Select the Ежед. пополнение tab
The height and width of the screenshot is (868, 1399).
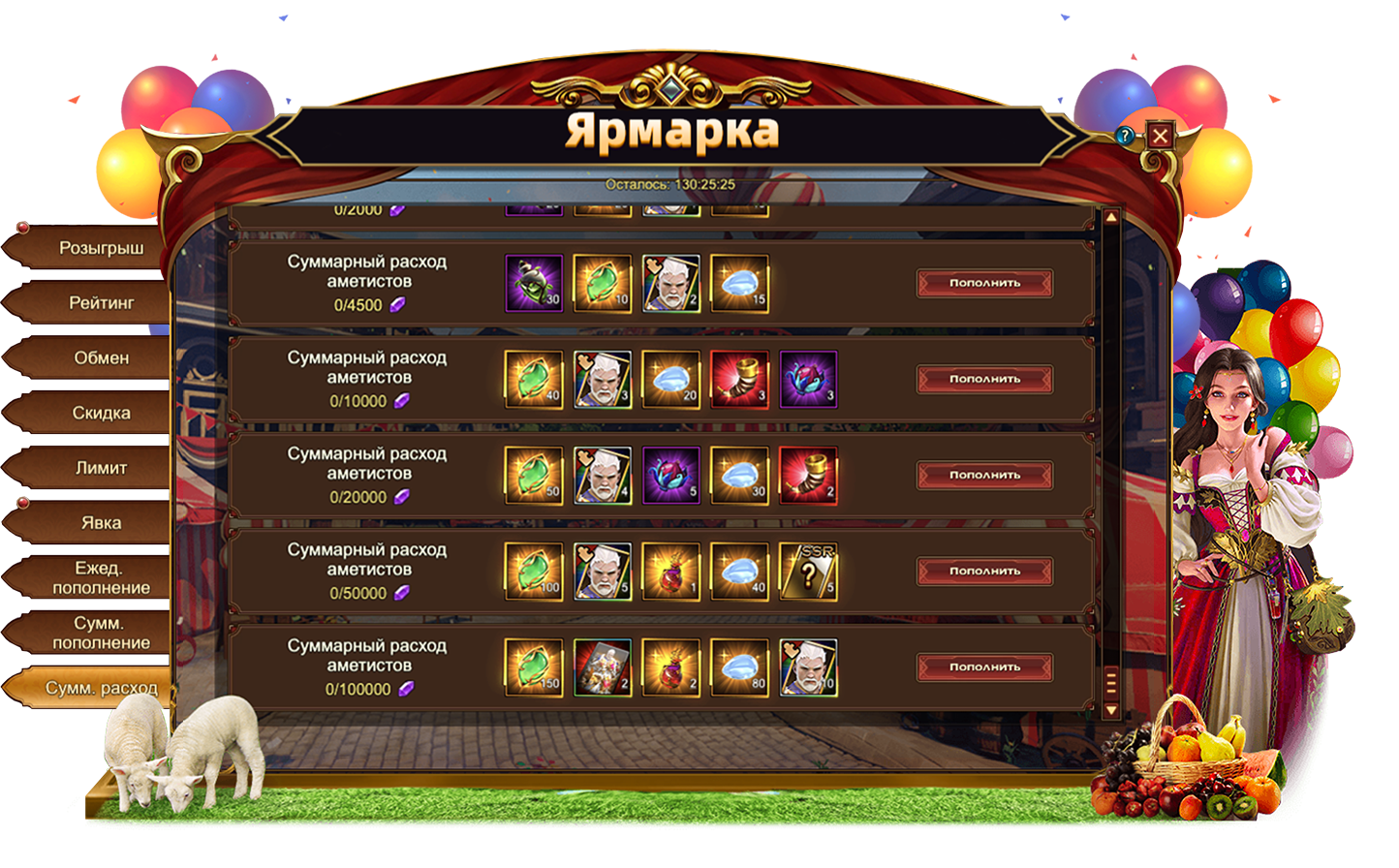point(100,578)
